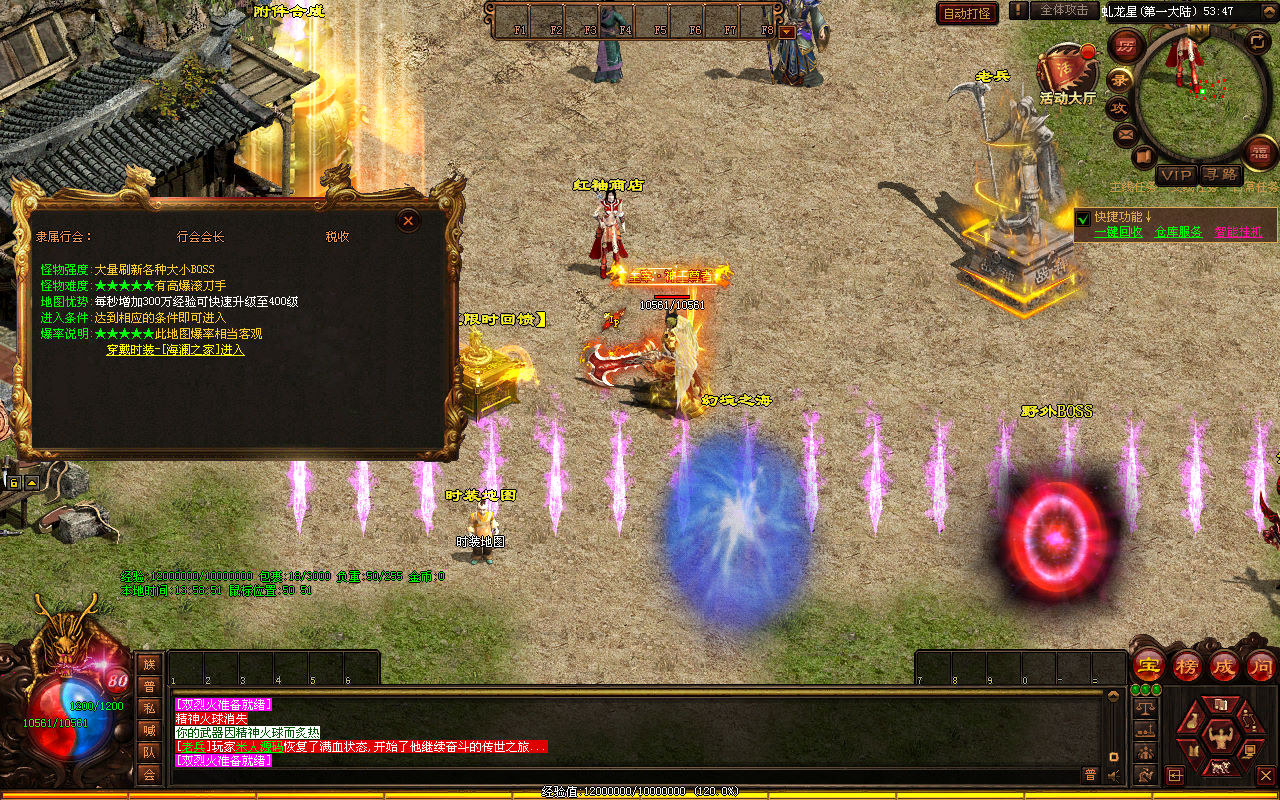Switch to the 私 private chat channel
1280x800 pixels.
[x=149, y=708]
